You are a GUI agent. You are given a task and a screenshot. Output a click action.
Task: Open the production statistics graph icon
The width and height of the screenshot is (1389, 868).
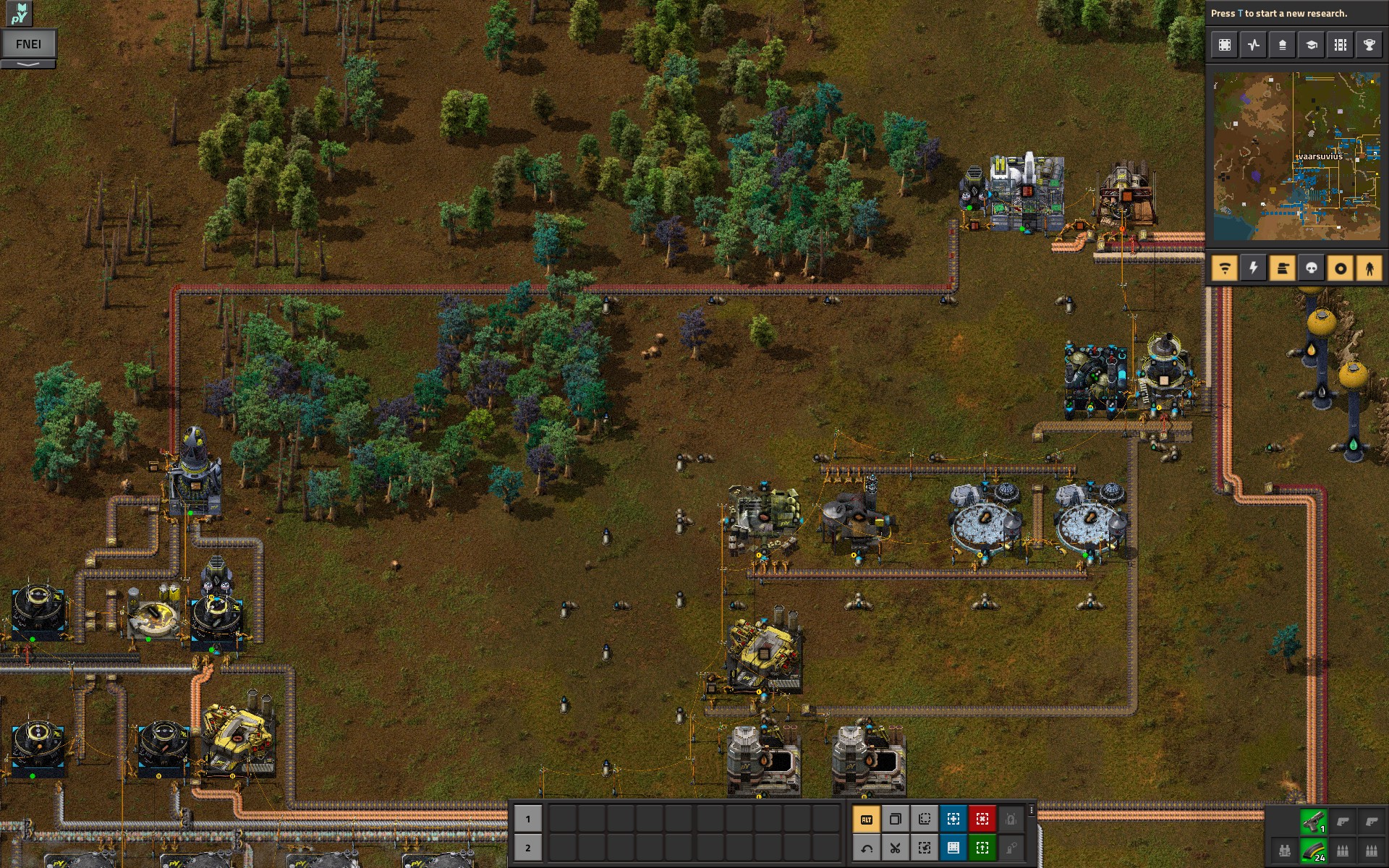[1254, 45]
